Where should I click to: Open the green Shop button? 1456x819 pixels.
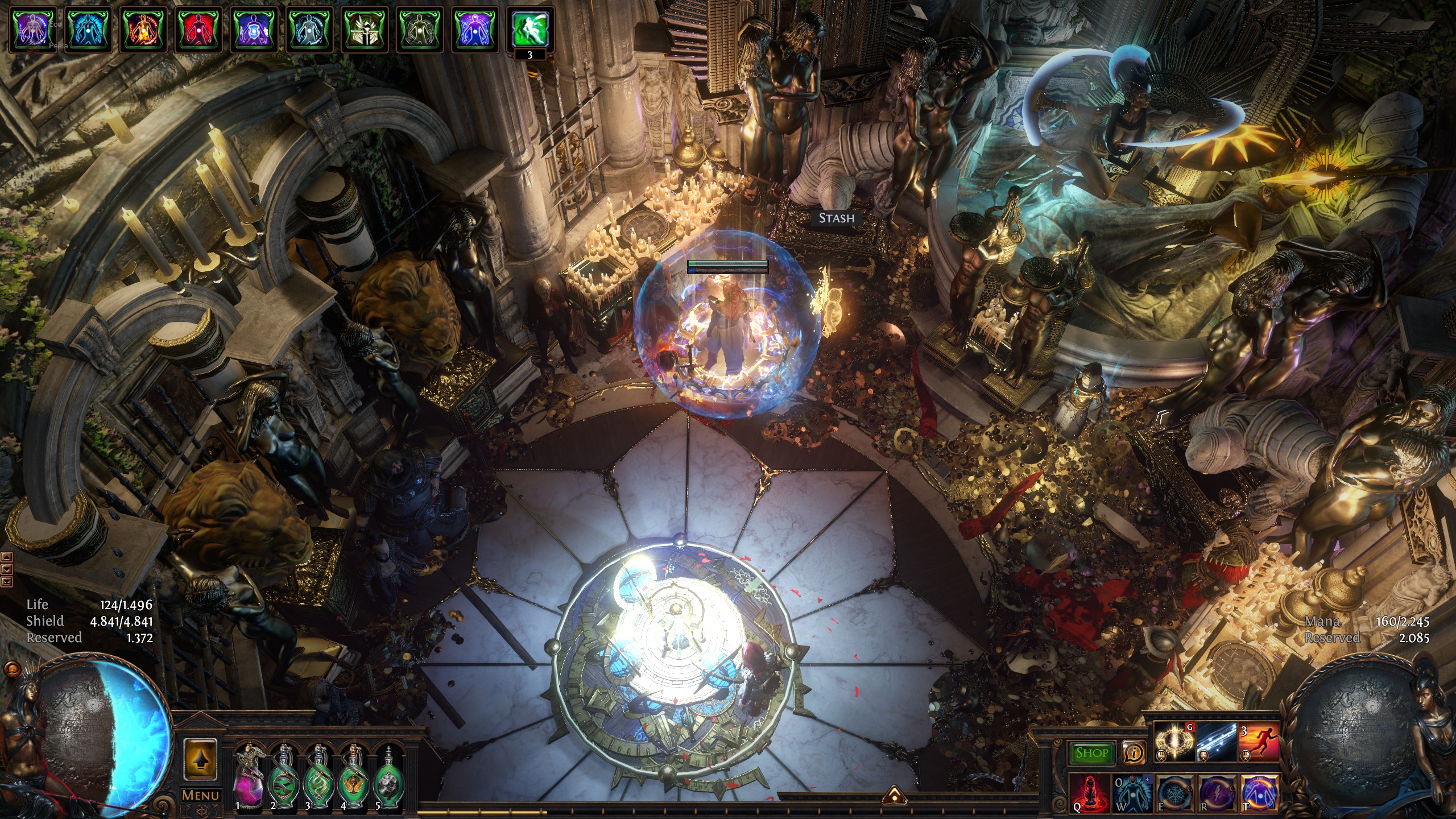tap(1091, 752)
